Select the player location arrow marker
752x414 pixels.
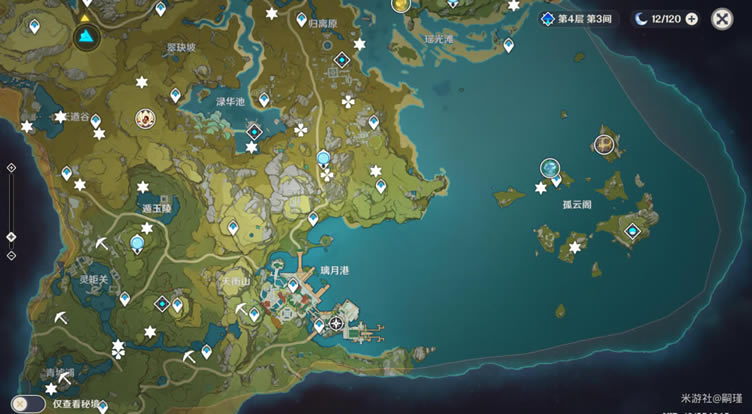coord(86,38)
